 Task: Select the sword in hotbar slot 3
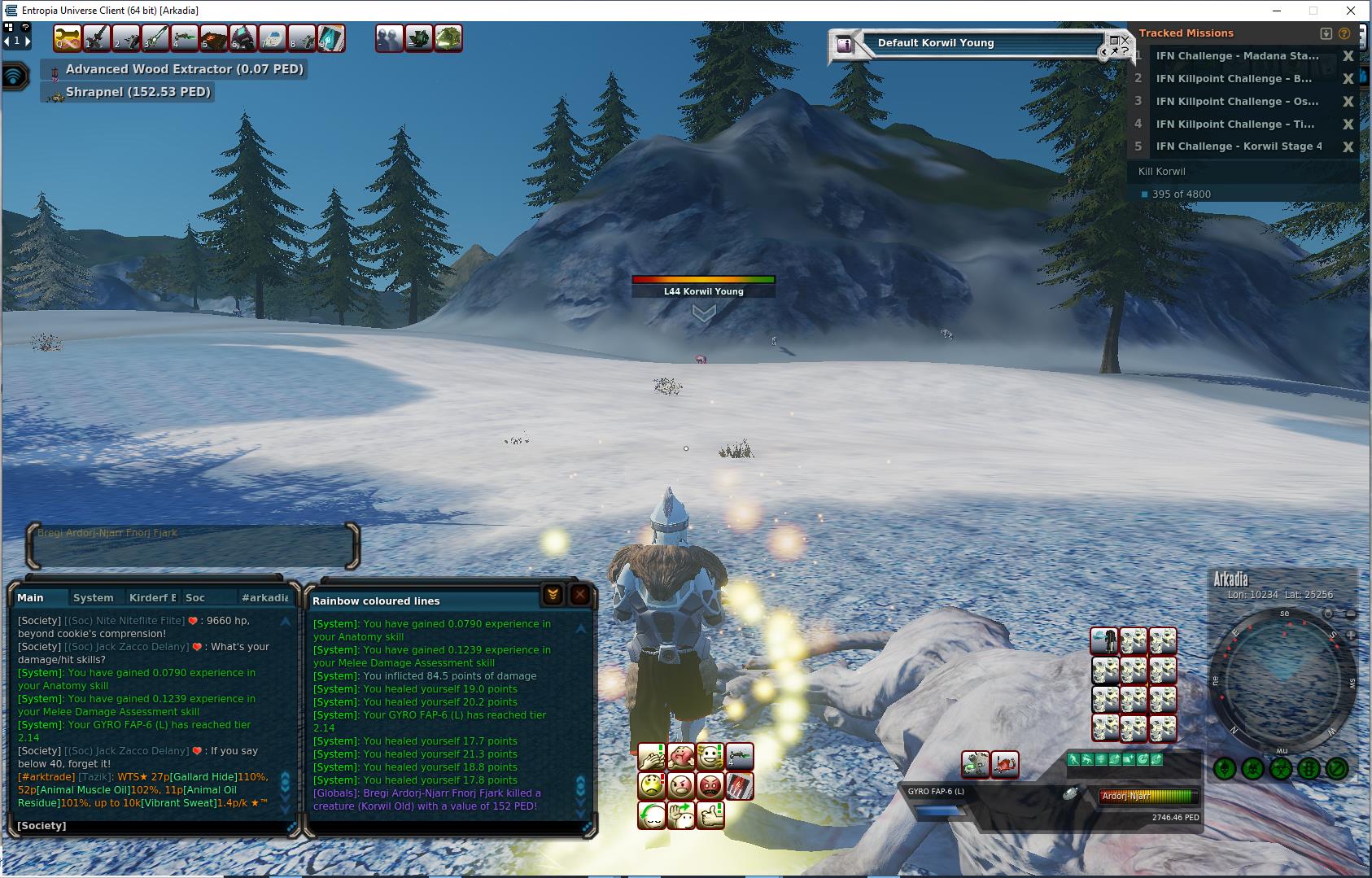(155, 38)
